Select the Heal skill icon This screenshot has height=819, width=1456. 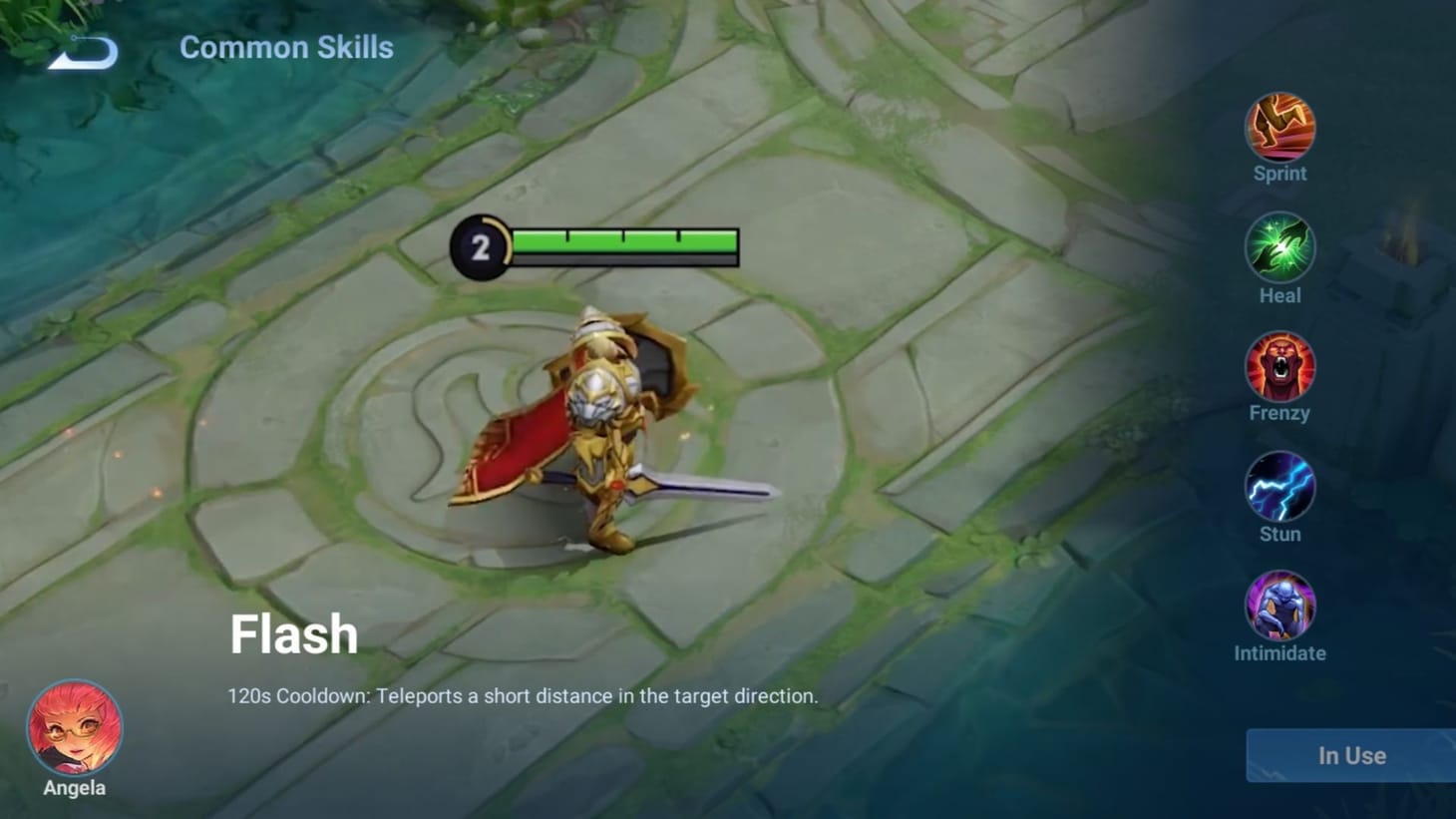click(x=1279, y=247)
